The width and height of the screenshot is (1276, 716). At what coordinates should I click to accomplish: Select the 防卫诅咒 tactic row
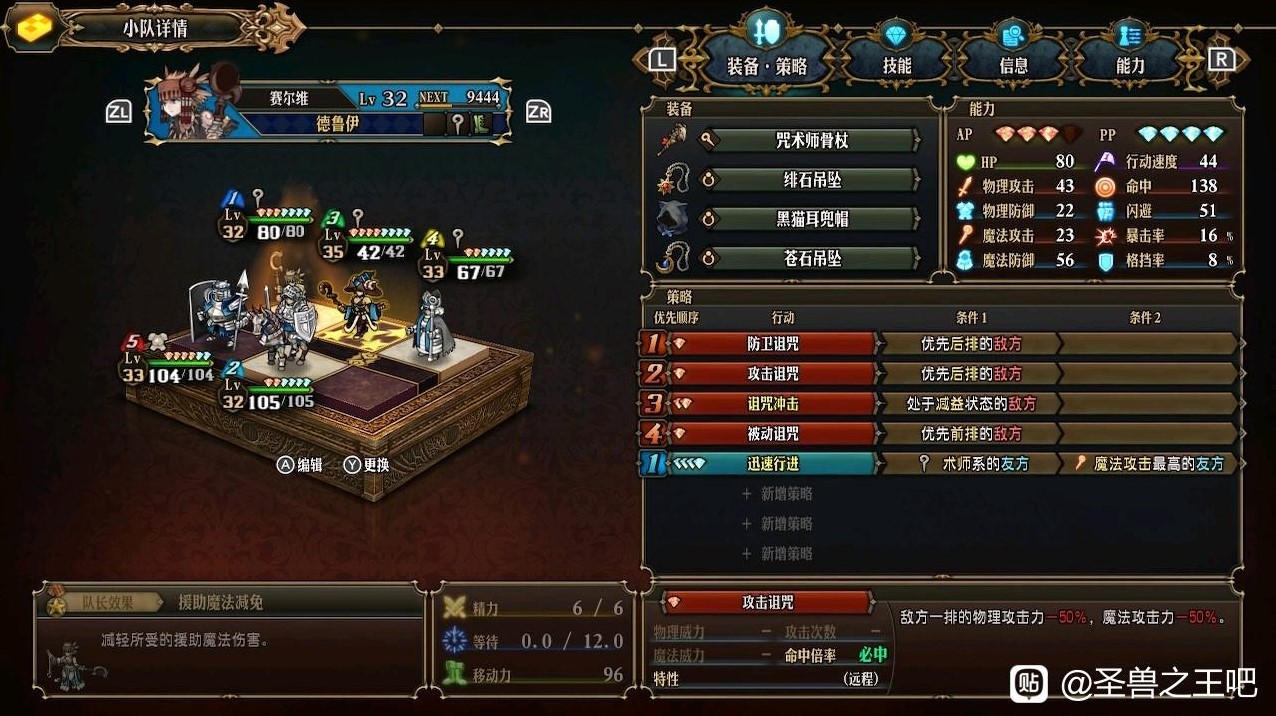[x=772, y=344]
